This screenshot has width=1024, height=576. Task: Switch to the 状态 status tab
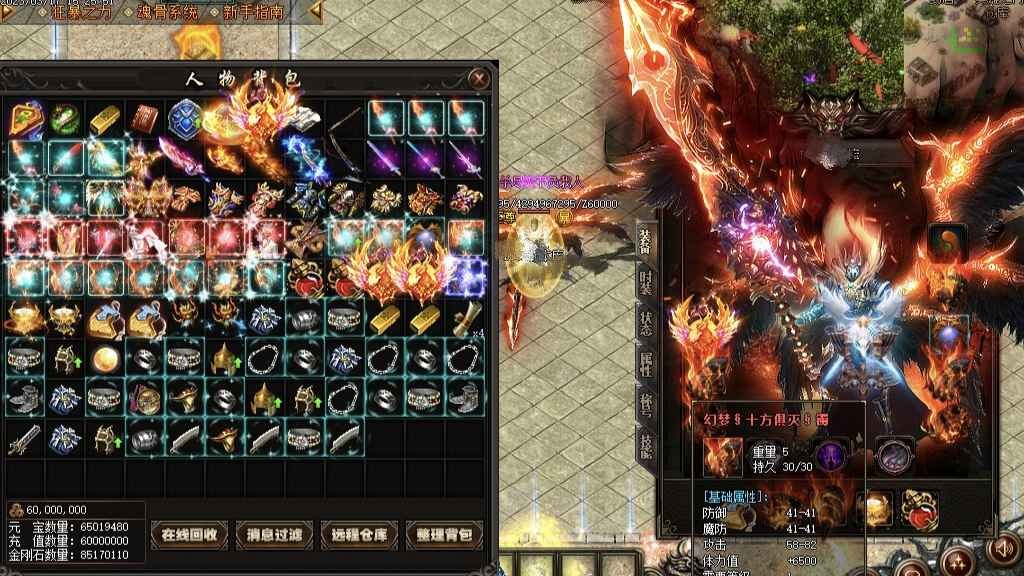(x=646, y=323)
